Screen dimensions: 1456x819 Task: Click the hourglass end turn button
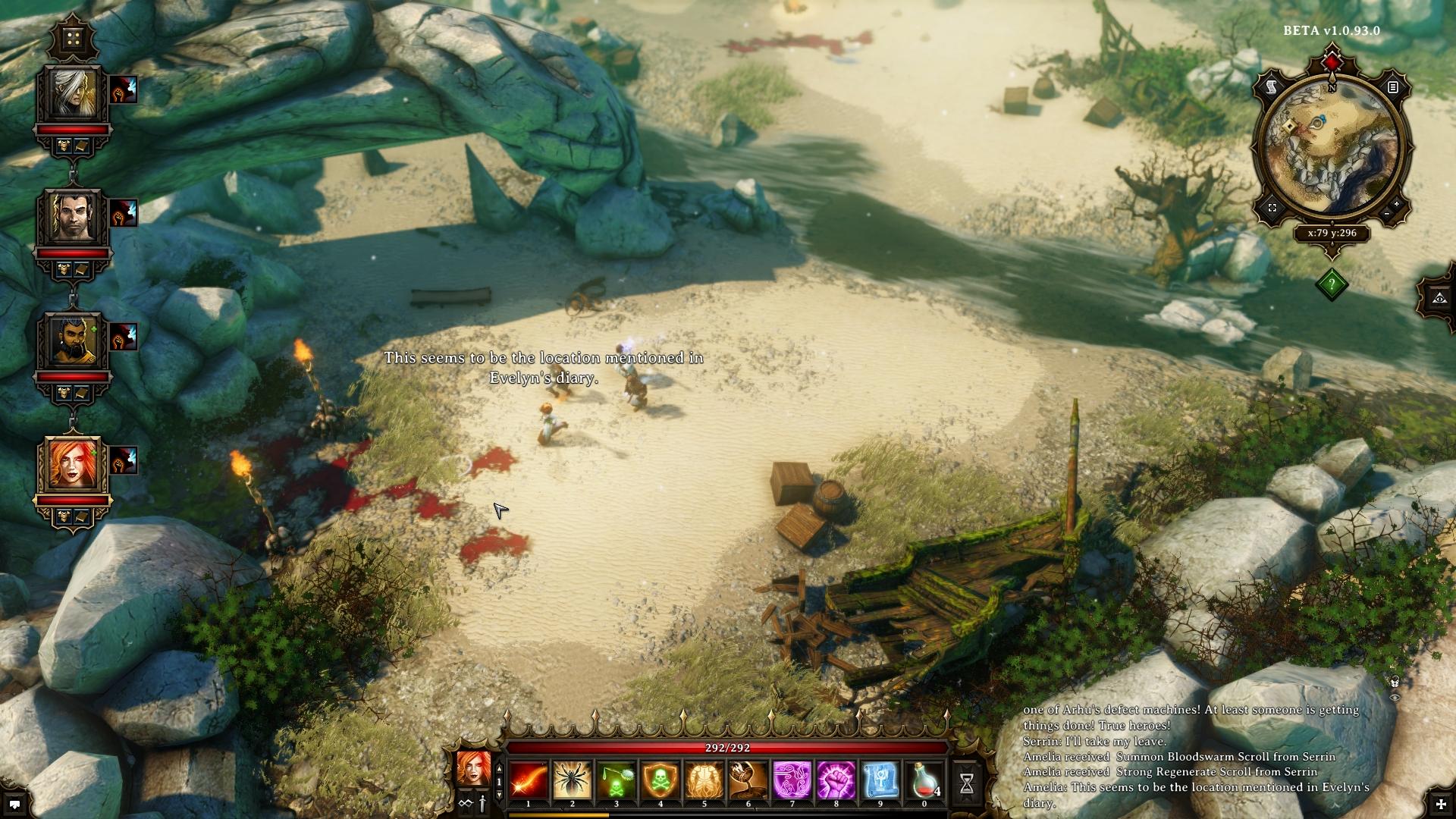967,784
